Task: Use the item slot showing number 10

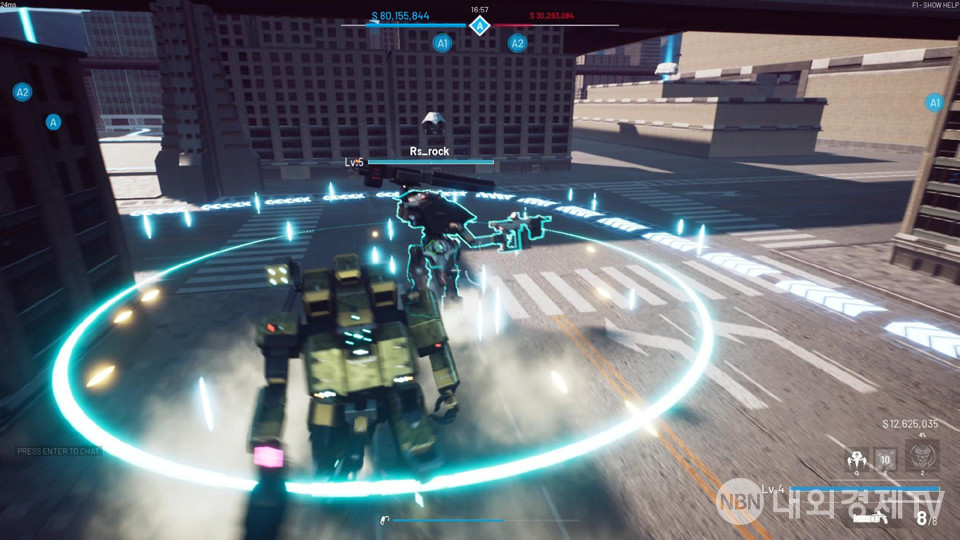Action: pos(886,460)
